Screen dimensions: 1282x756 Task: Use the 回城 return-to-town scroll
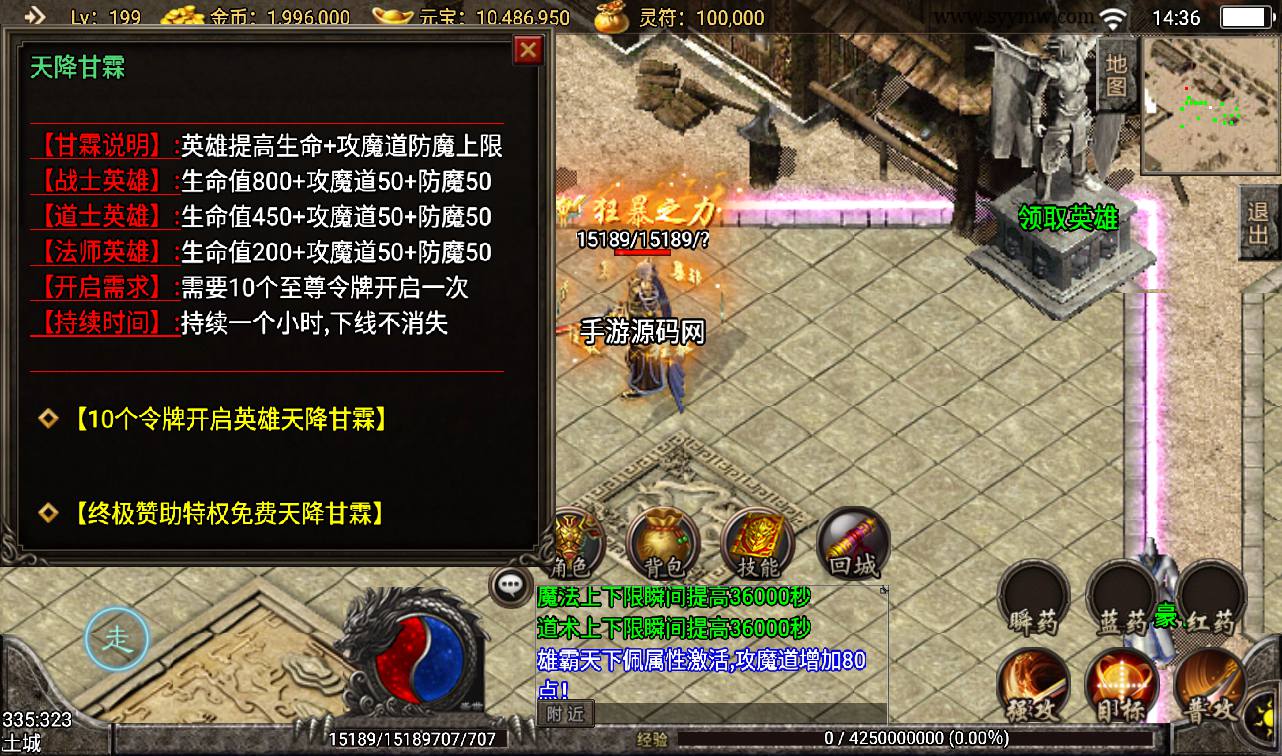[852, 545]
